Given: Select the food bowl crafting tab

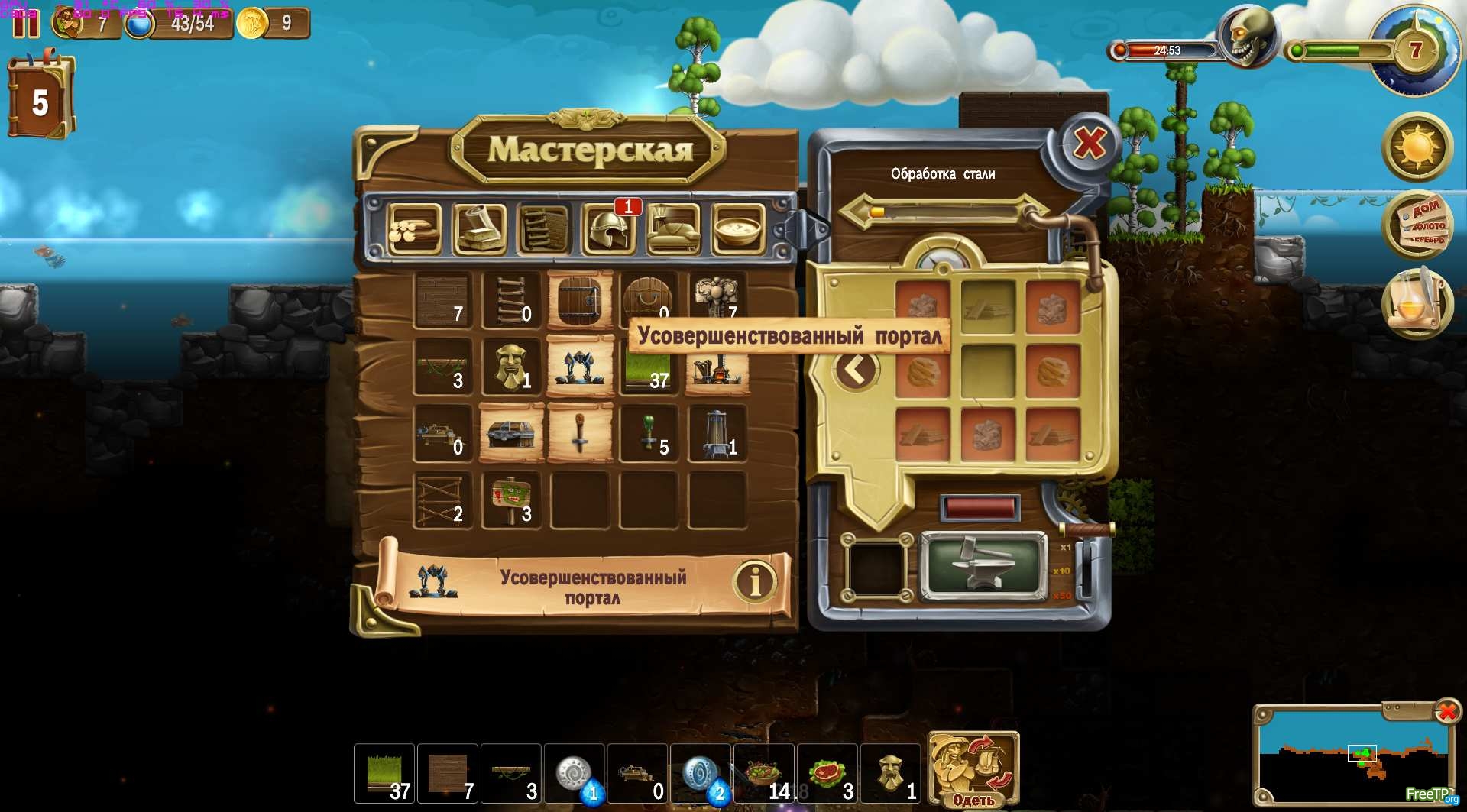Looking at the screenshot, I should 738,228.
